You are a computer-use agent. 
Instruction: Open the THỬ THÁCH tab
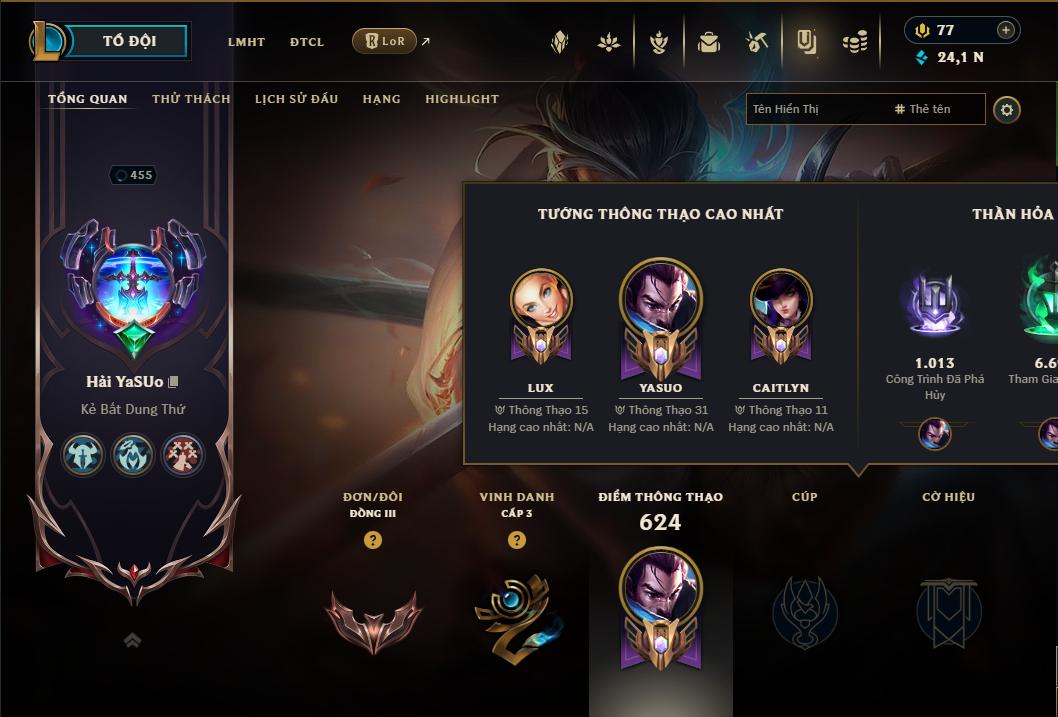click(191, 99)
